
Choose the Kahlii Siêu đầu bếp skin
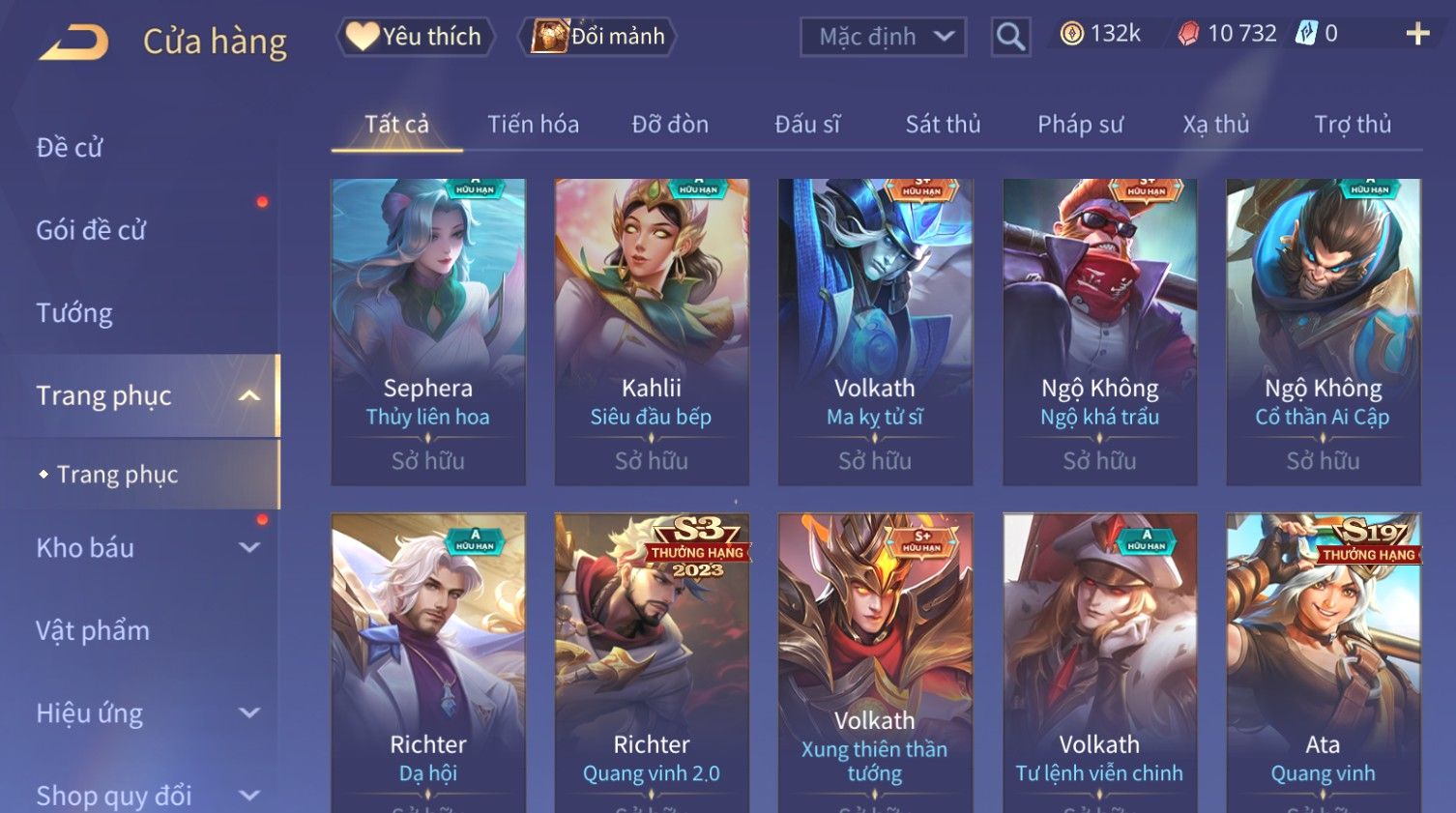tap(652, 331)
